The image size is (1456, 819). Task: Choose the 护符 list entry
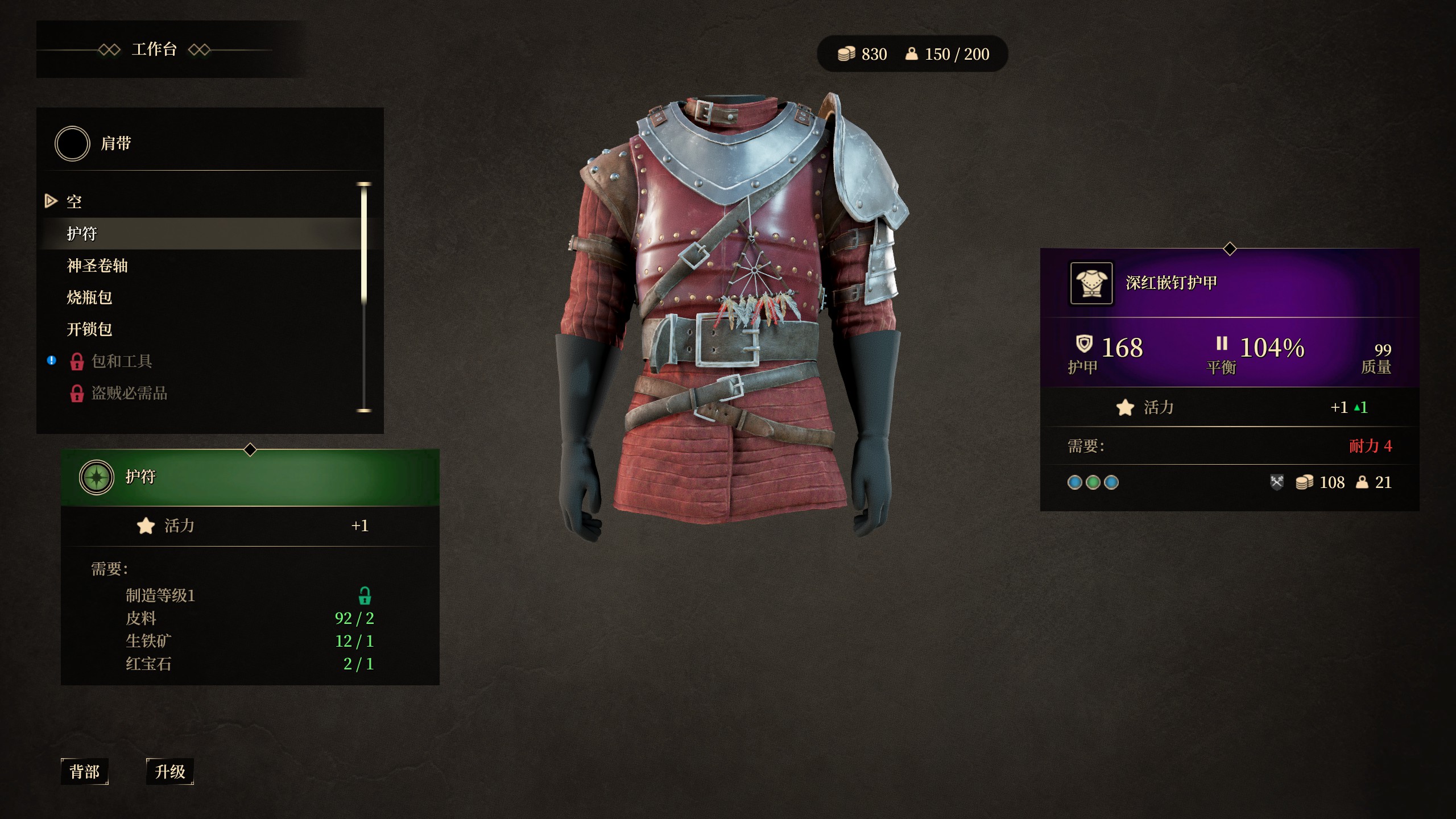[x=82, y=234]
